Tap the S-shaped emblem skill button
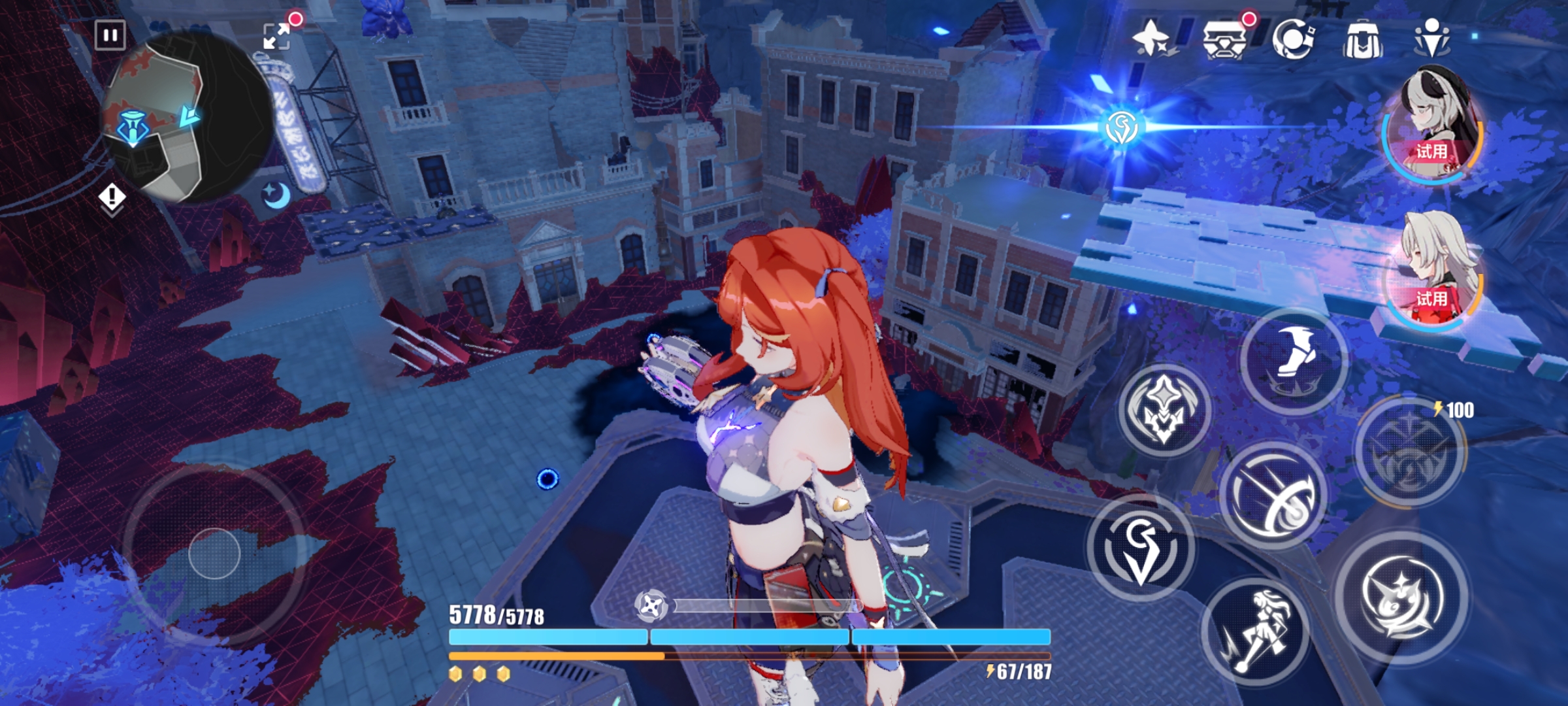This screenshot has height=706, width=1568. point(1141,548)
